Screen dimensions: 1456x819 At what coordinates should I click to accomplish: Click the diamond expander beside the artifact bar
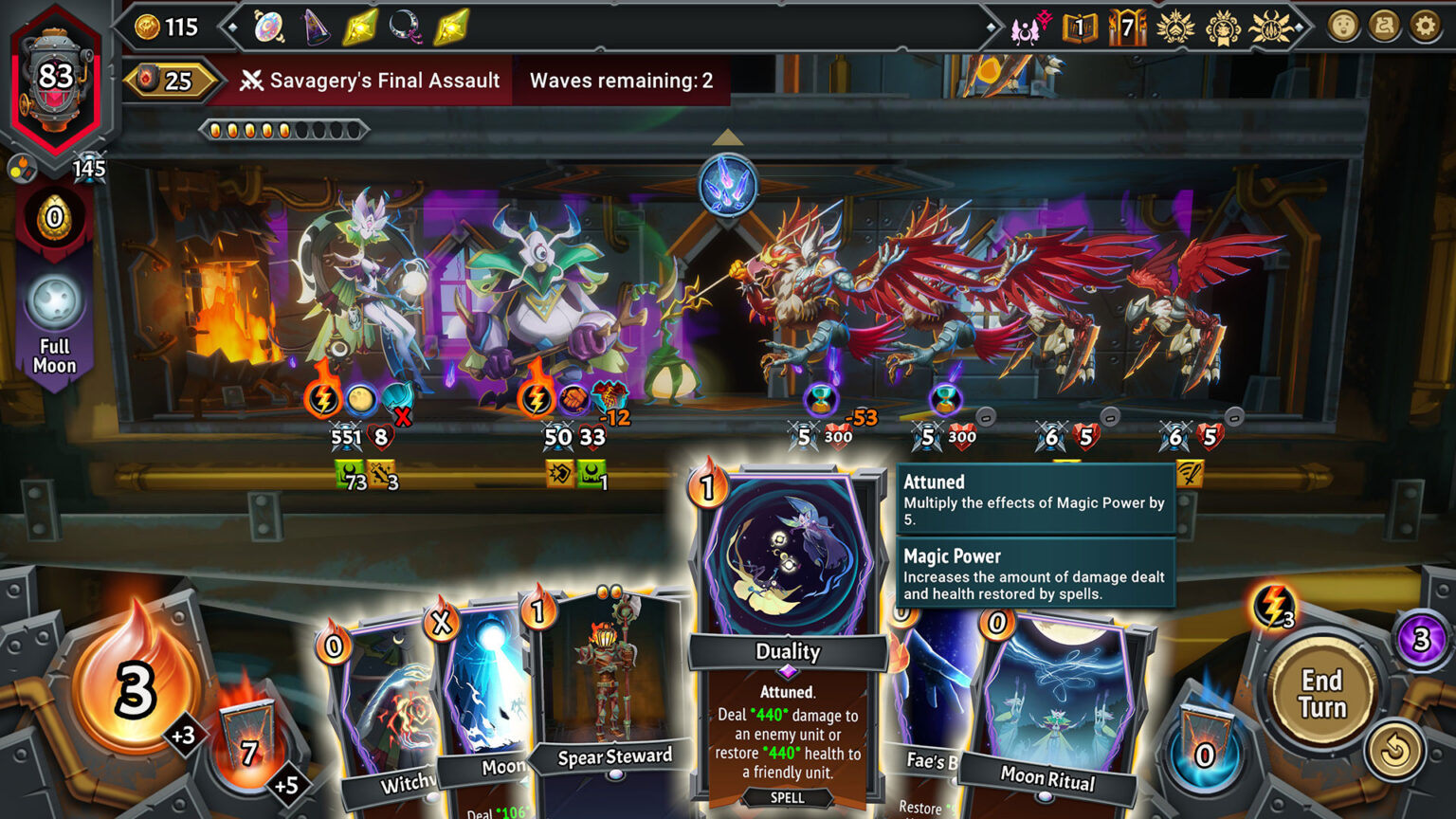click(x=231, y=27)
